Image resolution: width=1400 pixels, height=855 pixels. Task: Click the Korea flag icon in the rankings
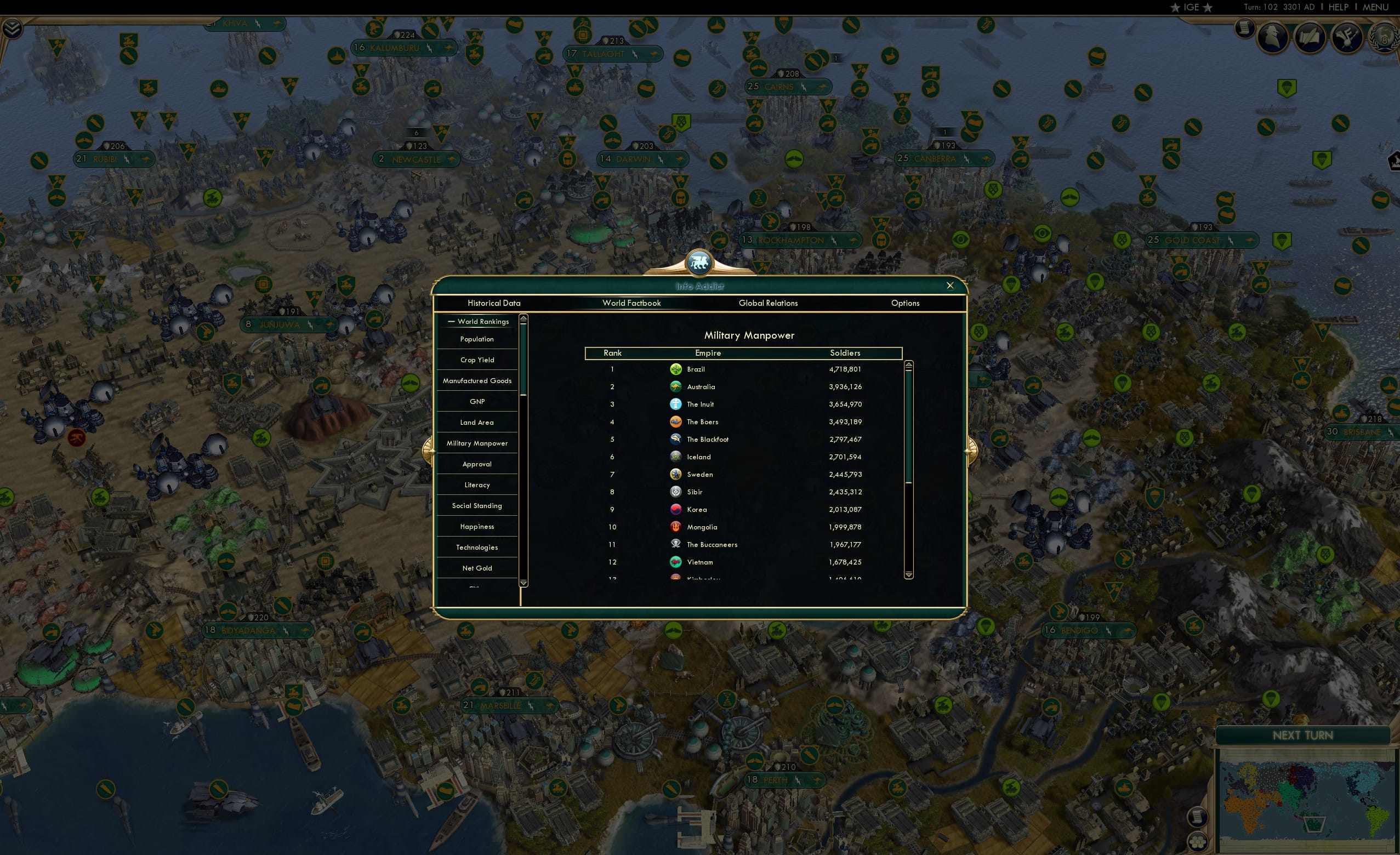675,509
